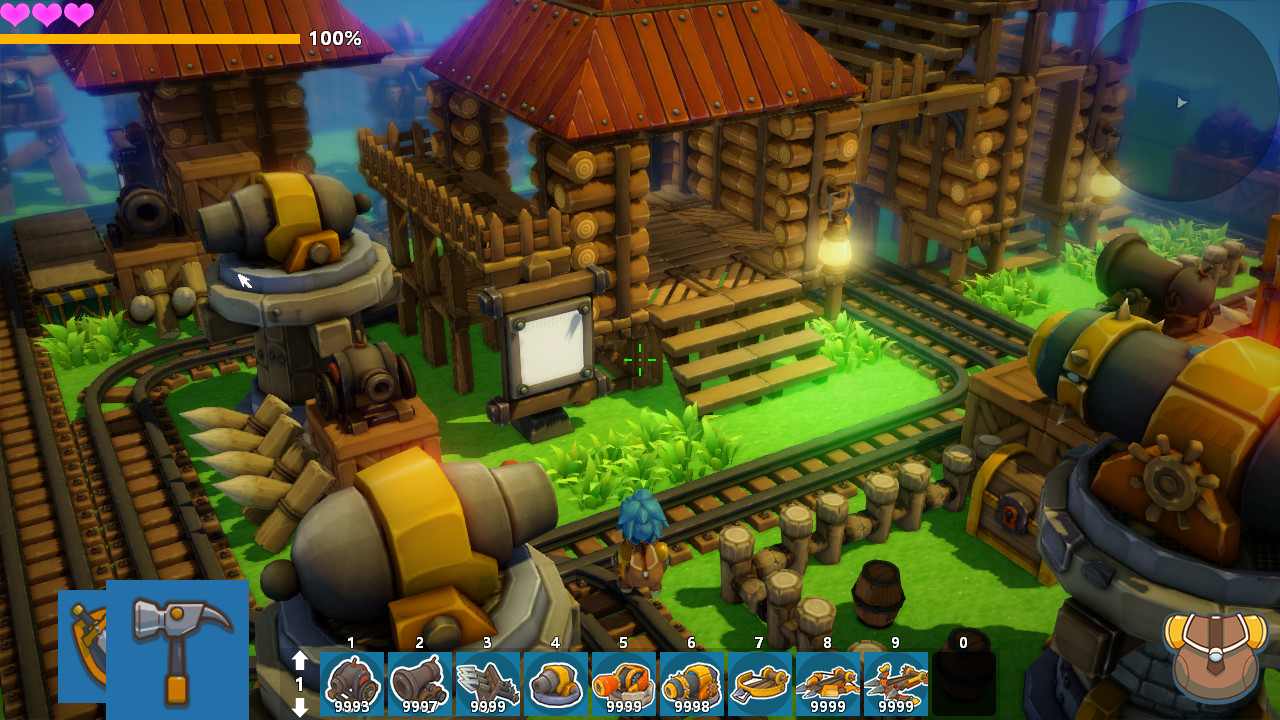Go to the next hotbar page with the down arrow
Viewport: 1280px width, 720px height.
pos(299,706)
